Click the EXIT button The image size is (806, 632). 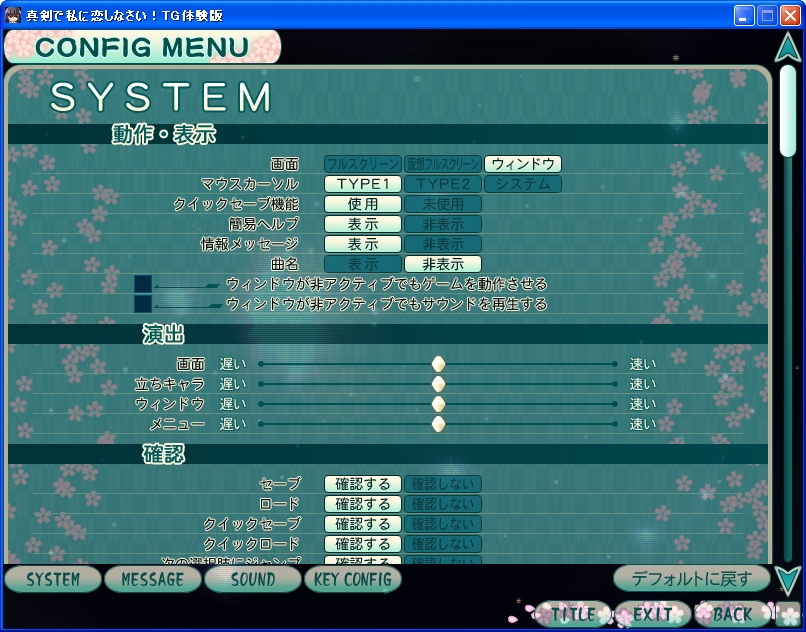point(652,613)
